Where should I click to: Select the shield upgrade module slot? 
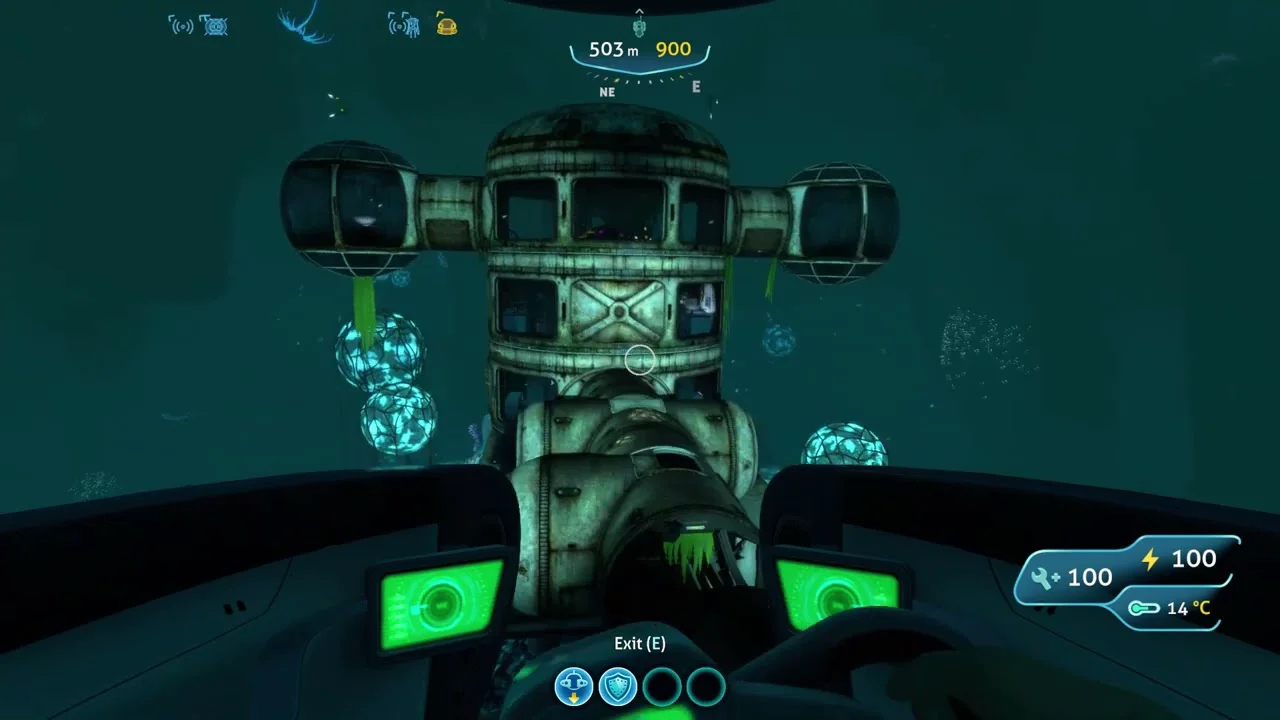point(617,687)
